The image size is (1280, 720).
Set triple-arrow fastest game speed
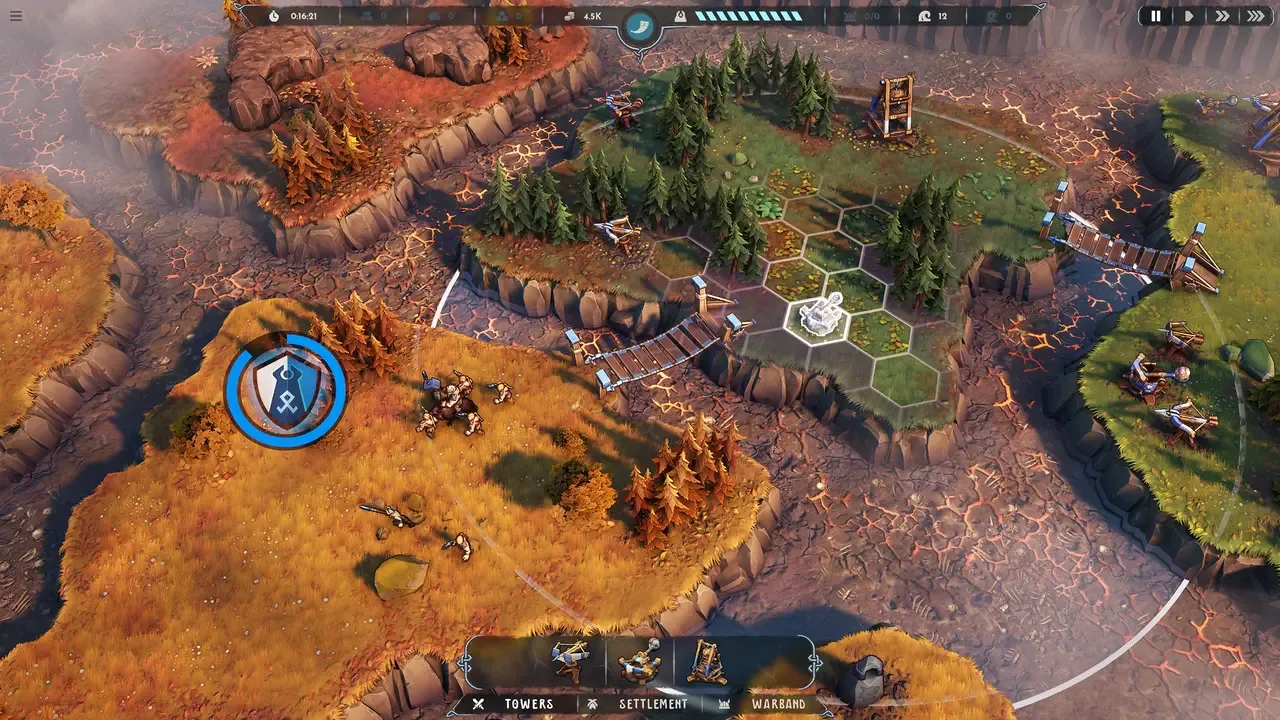coord(1255,16)
